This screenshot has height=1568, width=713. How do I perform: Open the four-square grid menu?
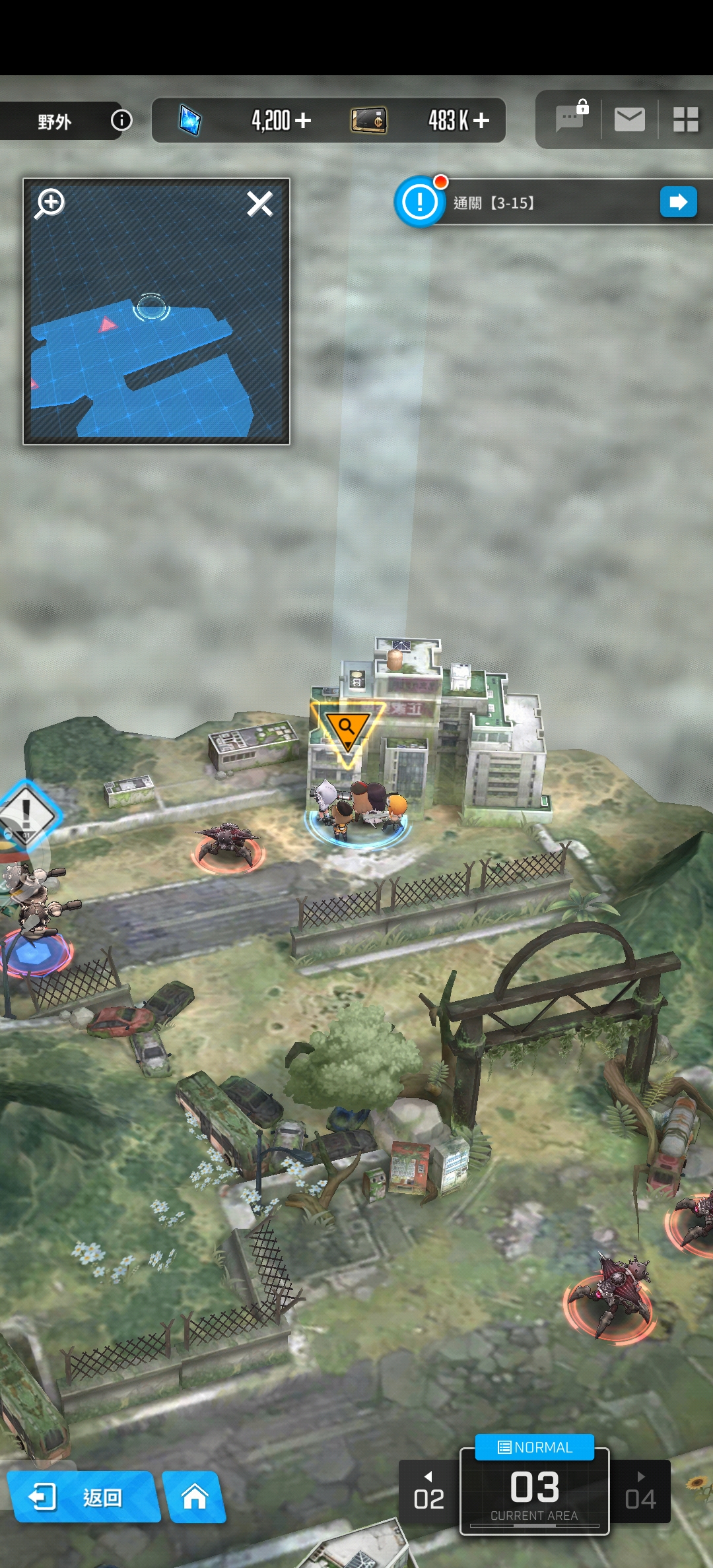tap(685, 119)
